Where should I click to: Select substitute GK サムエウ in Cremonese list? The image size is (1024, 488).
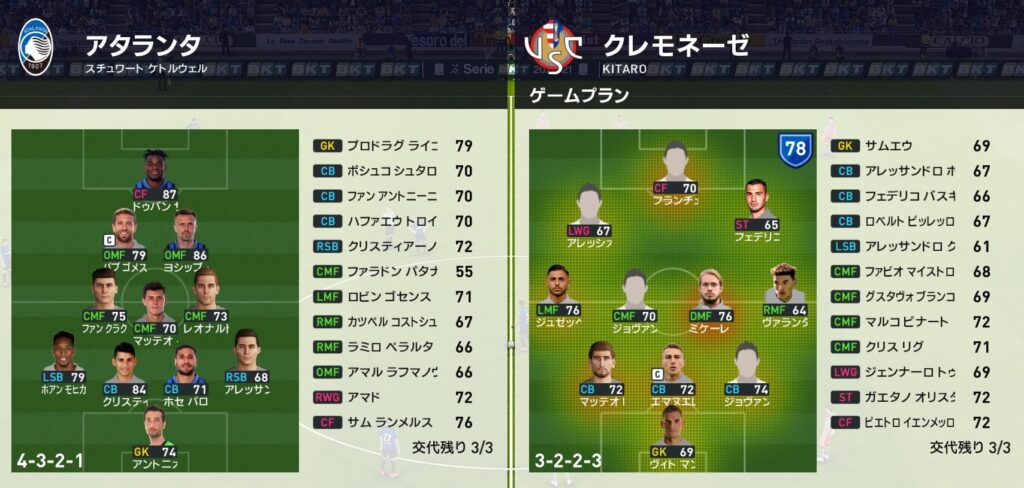click(910, 146)
